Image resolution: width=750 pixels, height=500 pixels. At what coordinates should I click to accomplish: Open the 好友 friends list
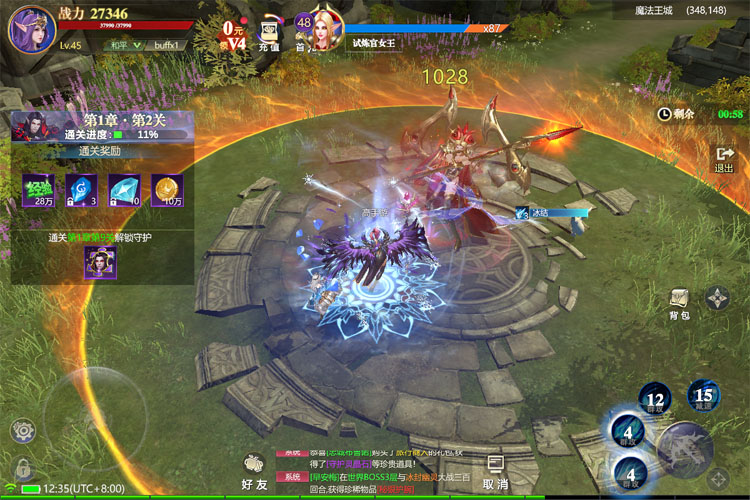255,470
